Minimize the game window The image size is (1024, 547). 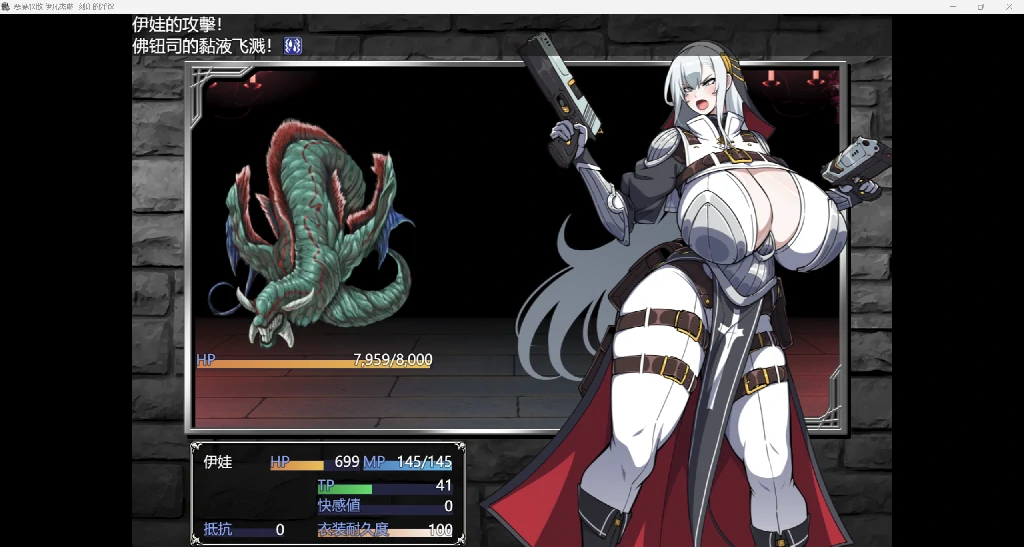[952, 6]
